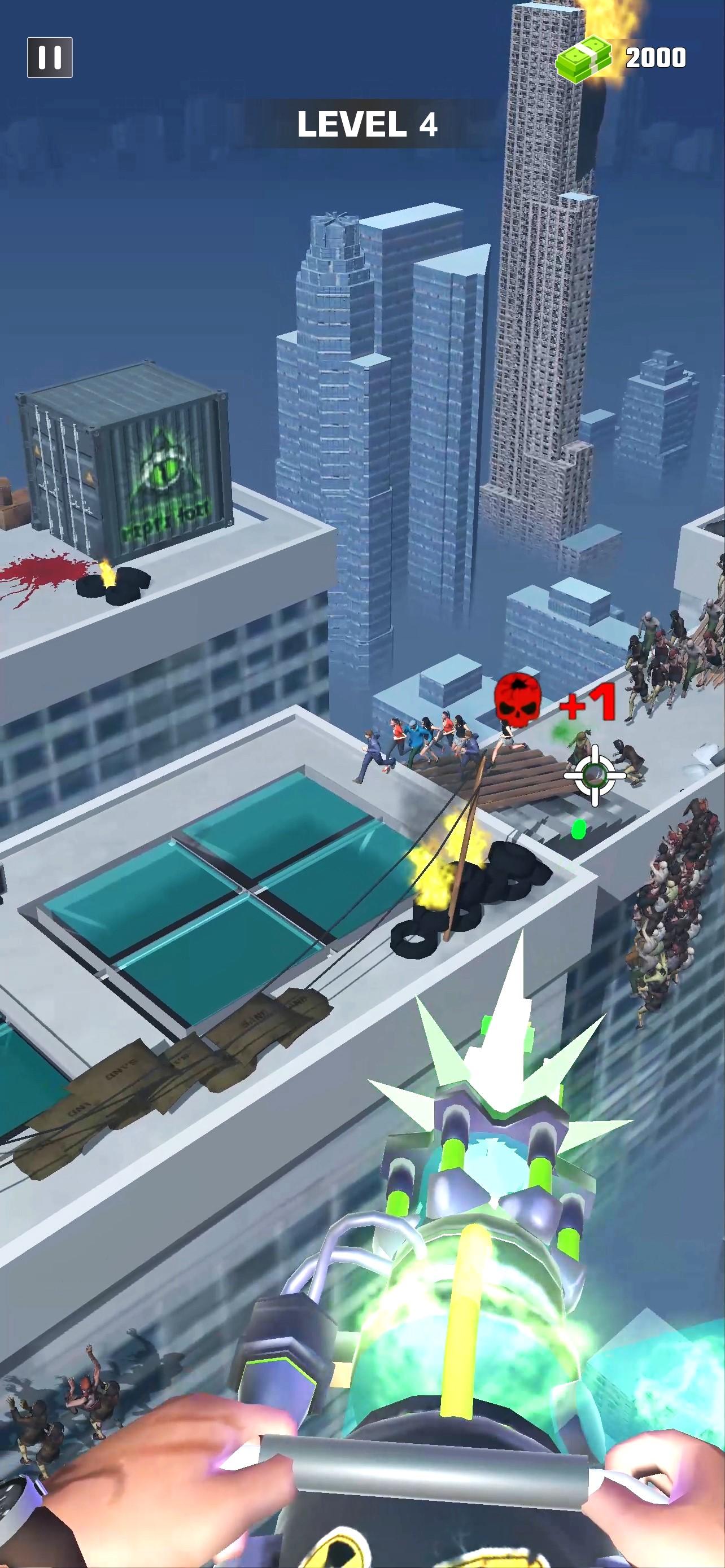Select the crosshair targeting reticle
Screen dimensions: 725x1568
(x=595, y=774)
